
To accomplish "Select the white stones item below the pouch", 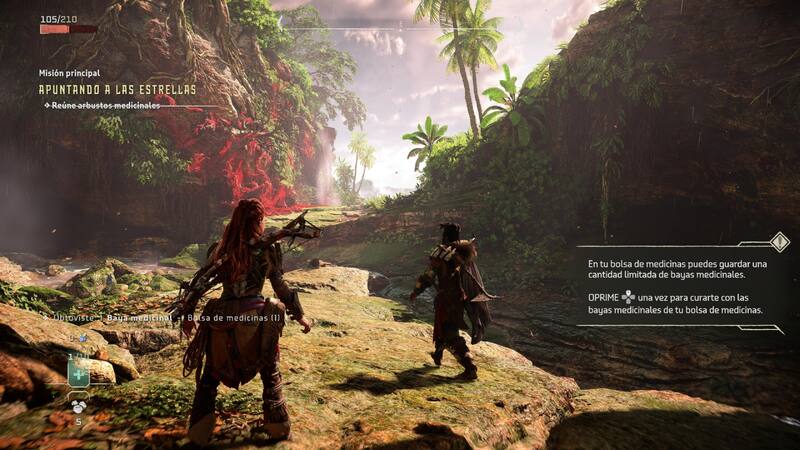I will tap(78, 405).
